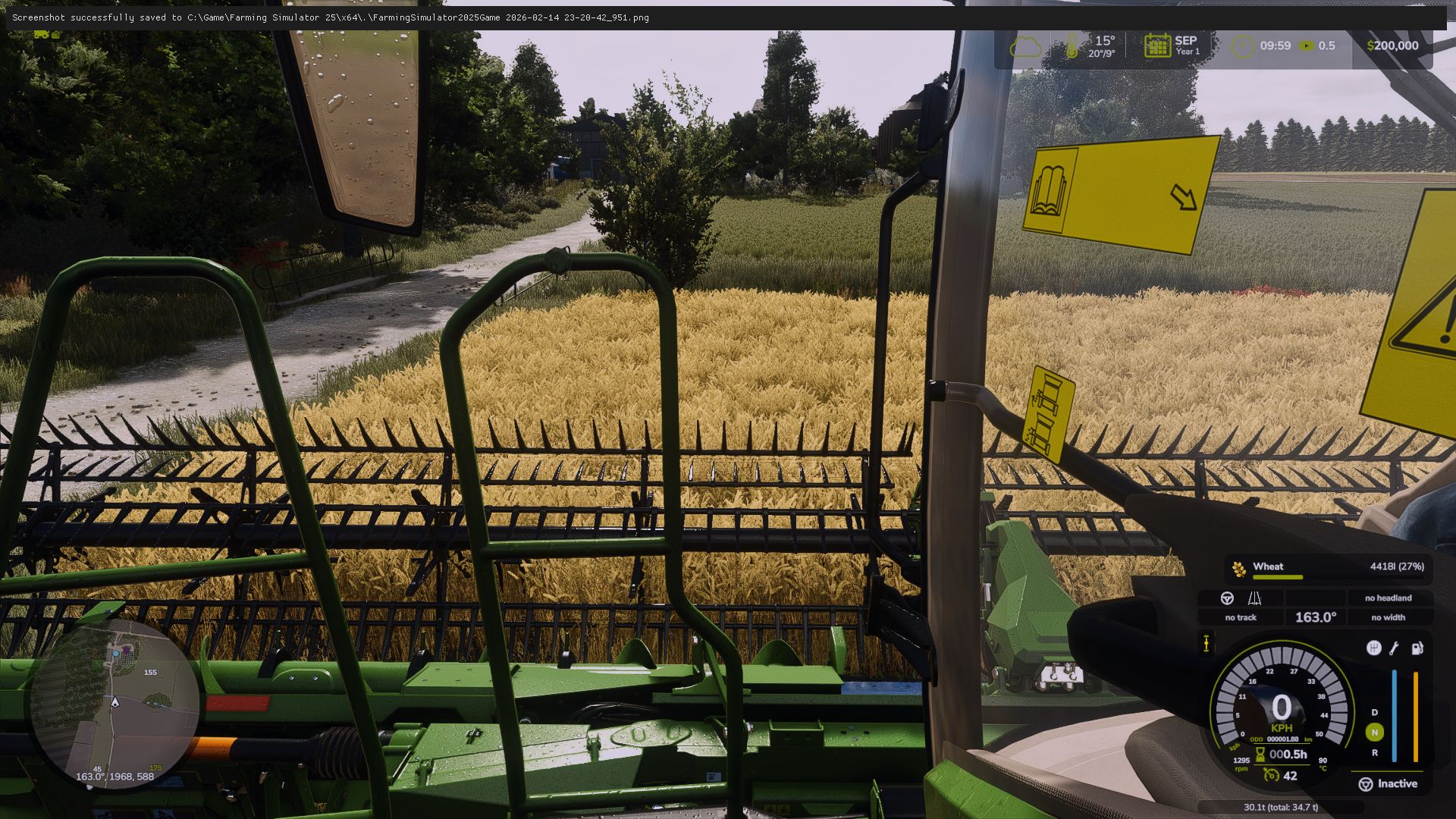Click the gear shifter icon on the dashboard

pos(1375,648)
